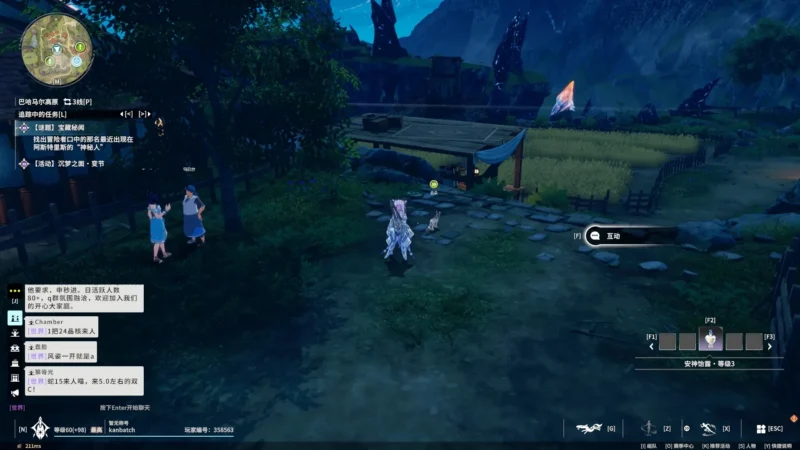Open the four-square main menu icon
The height and width of the screenshot is (450, 800).
click(x=760, y=428)
